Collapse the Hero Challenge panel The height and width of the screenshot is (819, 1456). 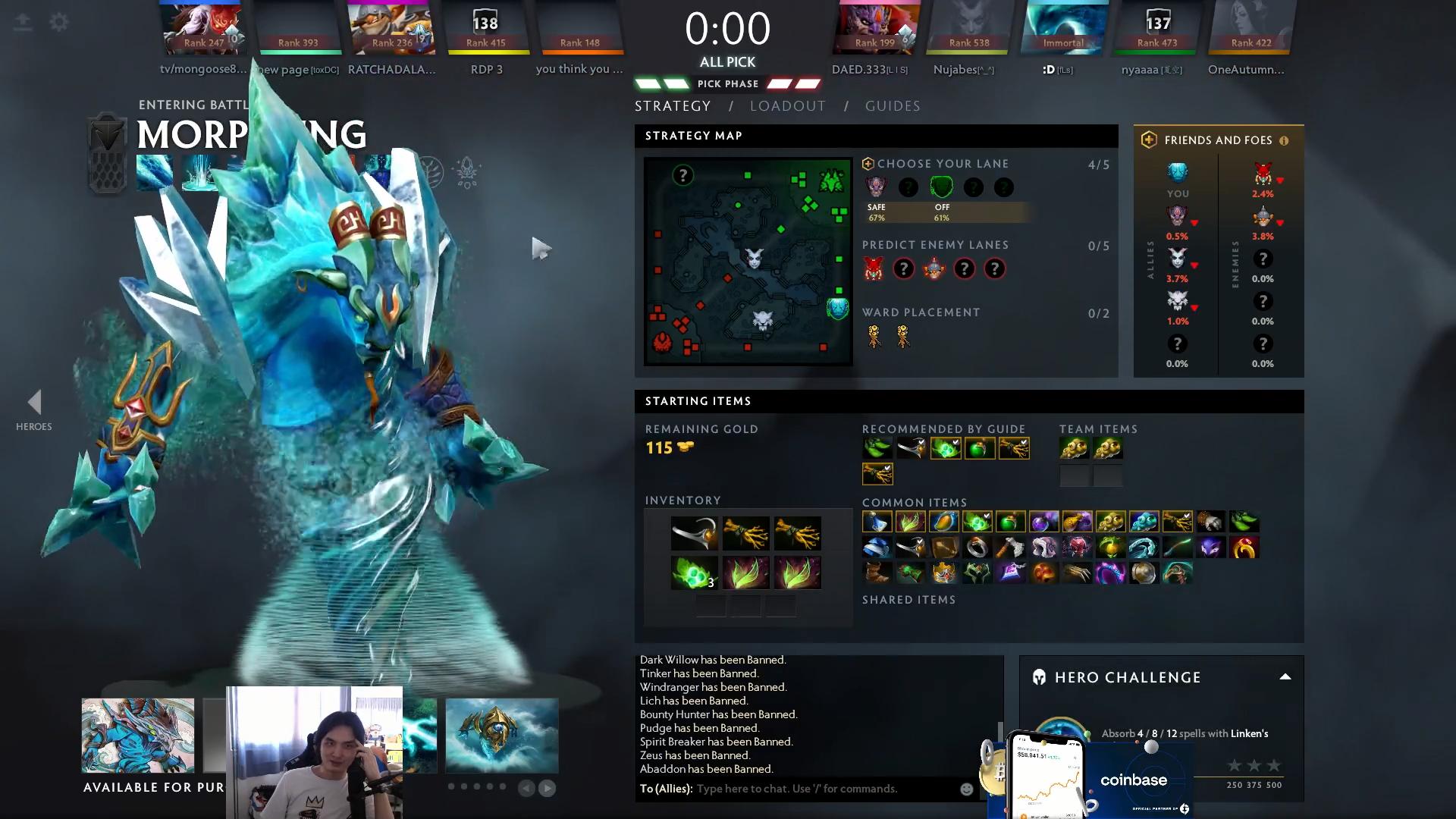tap(1285, 677)
